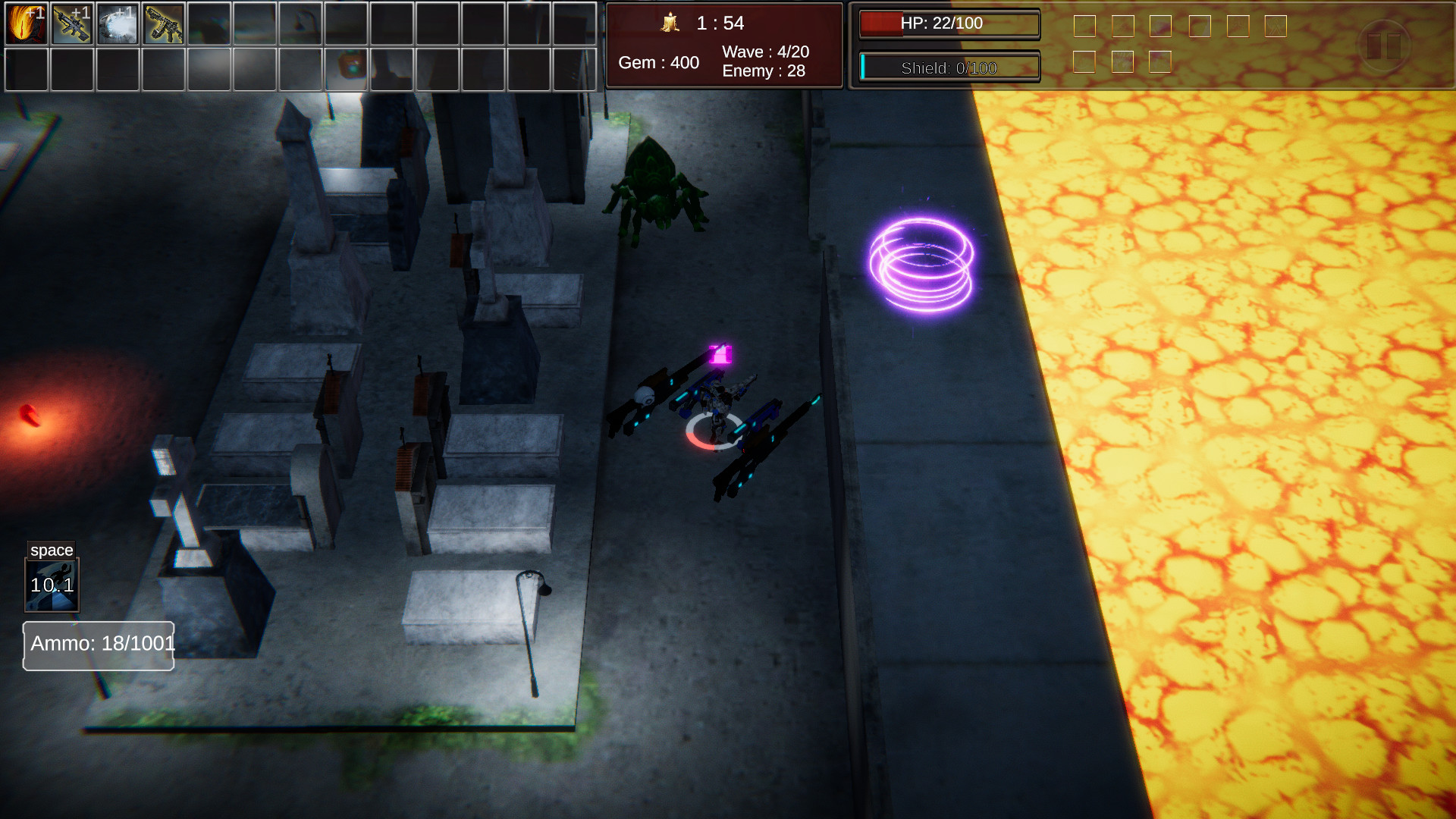
Task: Click the Shield: 0/100 bar
Action: [948, 67]
